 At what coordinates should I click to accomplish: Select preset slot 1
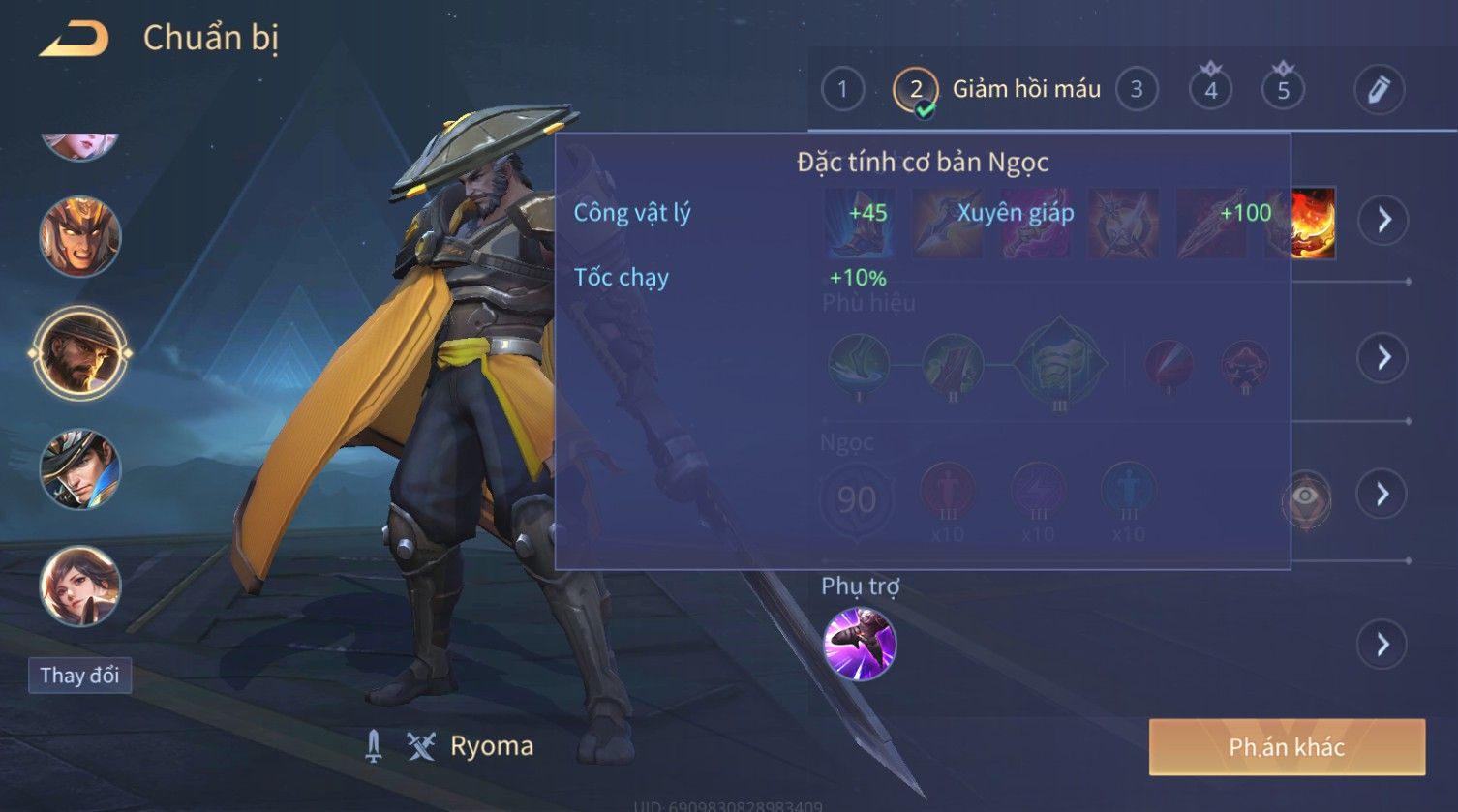[842, 90]
